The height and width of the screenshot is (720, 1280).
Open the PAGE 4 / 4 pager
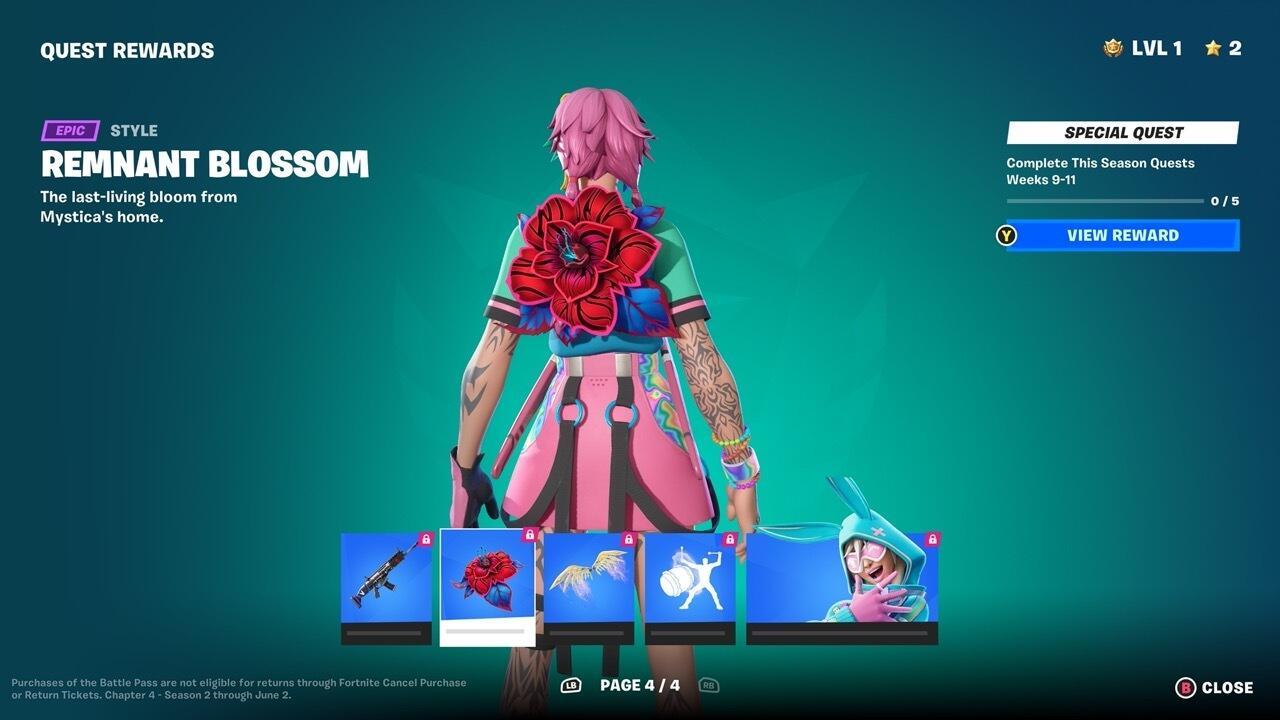(x=640, y=686)
